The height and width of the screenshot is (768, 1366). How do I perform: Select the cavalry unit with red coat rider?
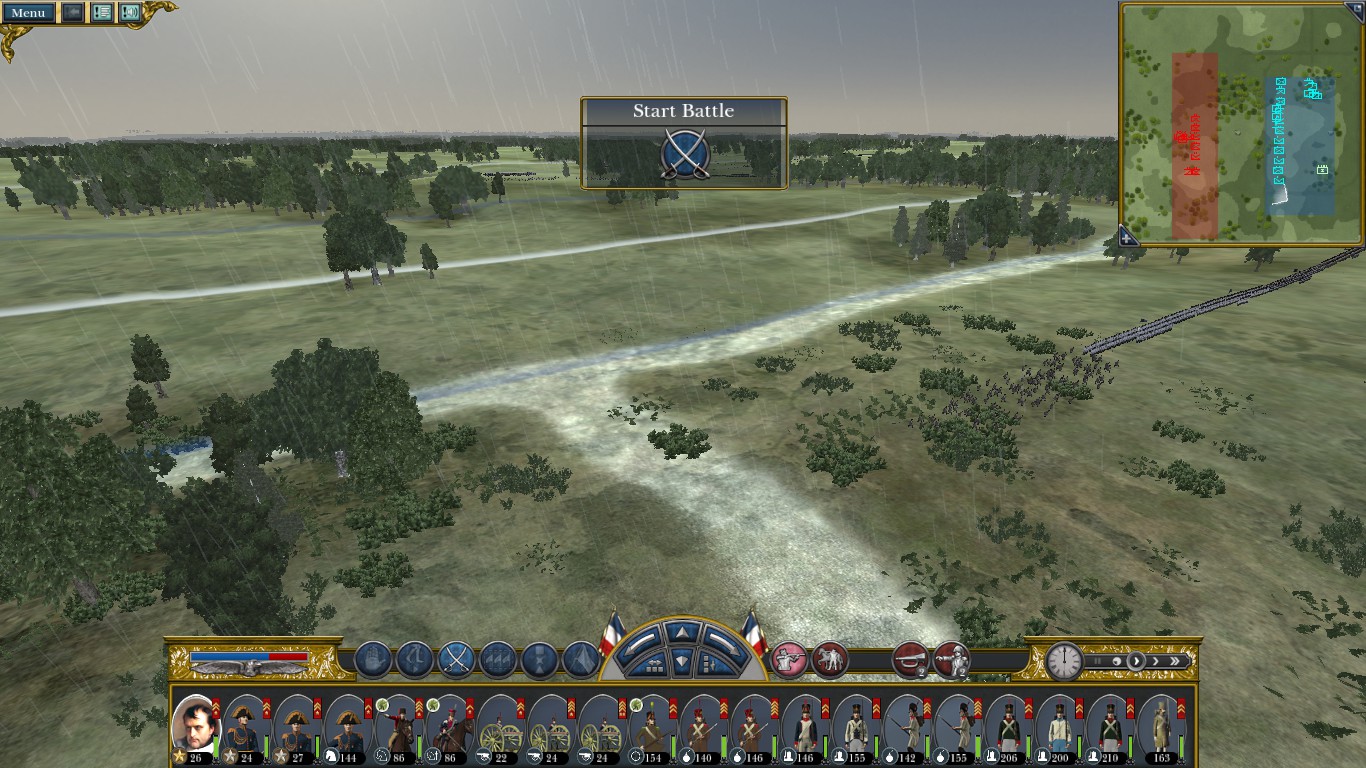pos(398,726)
